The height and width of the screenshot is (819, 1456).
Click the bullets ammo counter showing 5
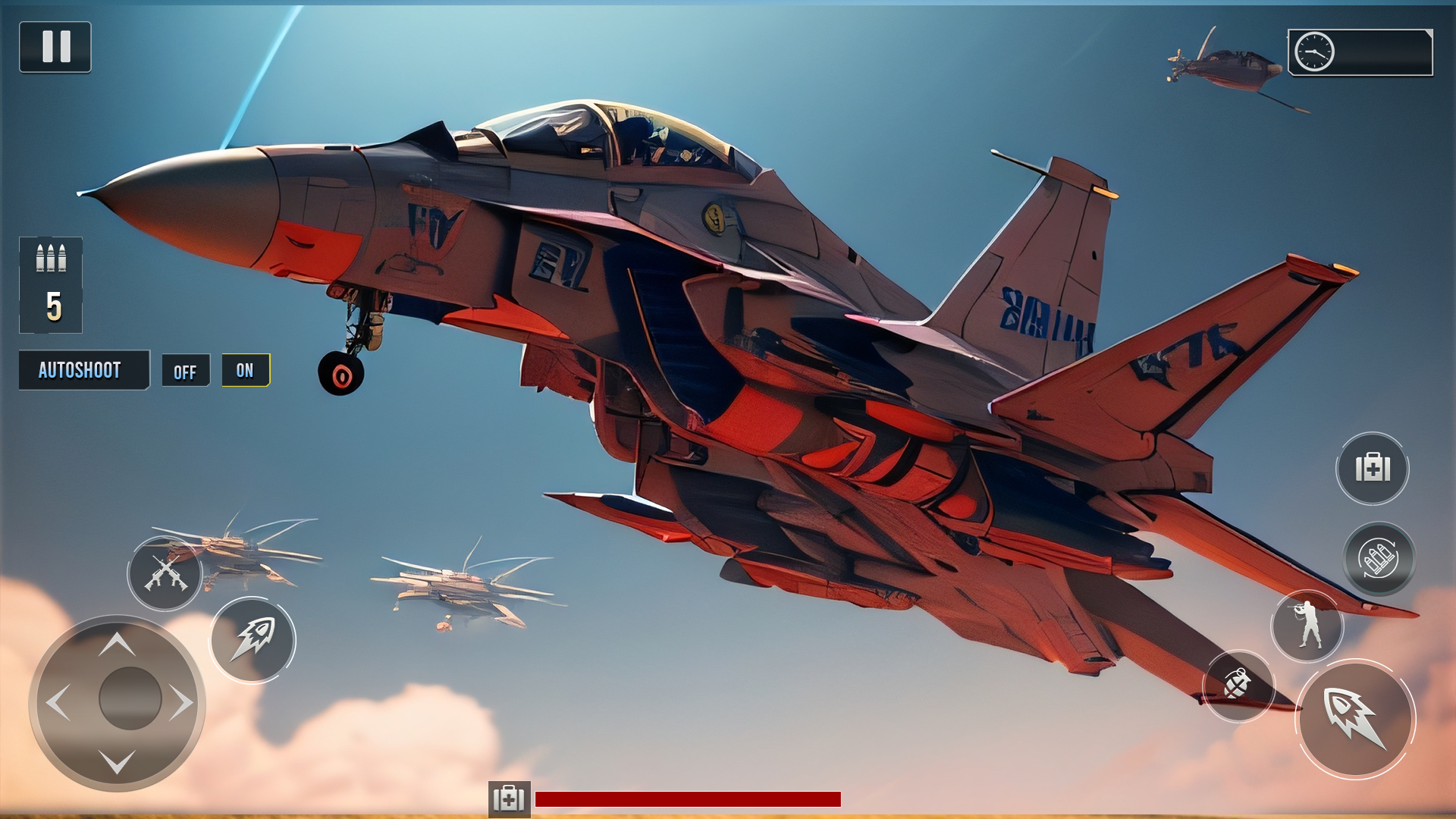pyautogui.click(x=51, y=284)
